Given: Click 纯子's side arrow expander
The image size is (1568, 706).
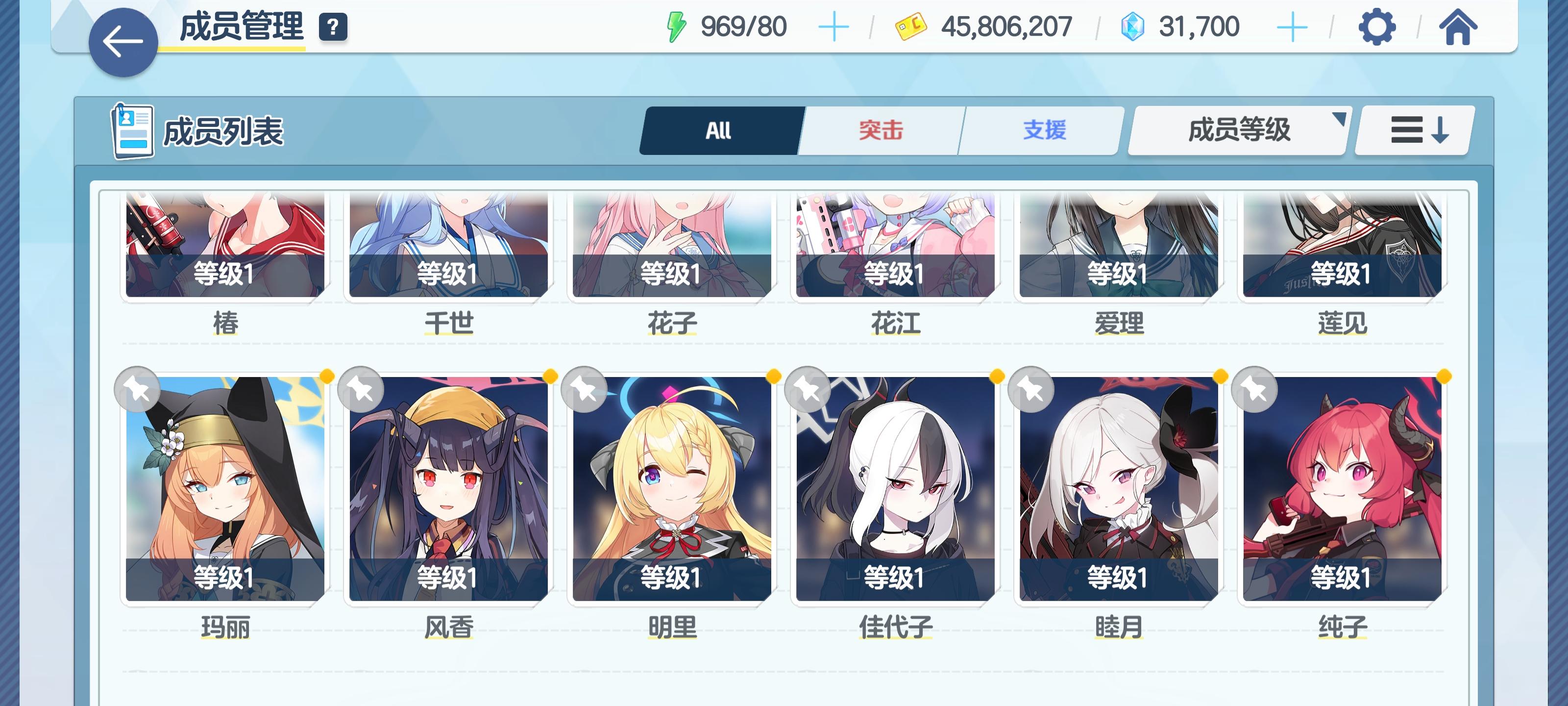Looking at the screenshot, I should point(1409,492).
